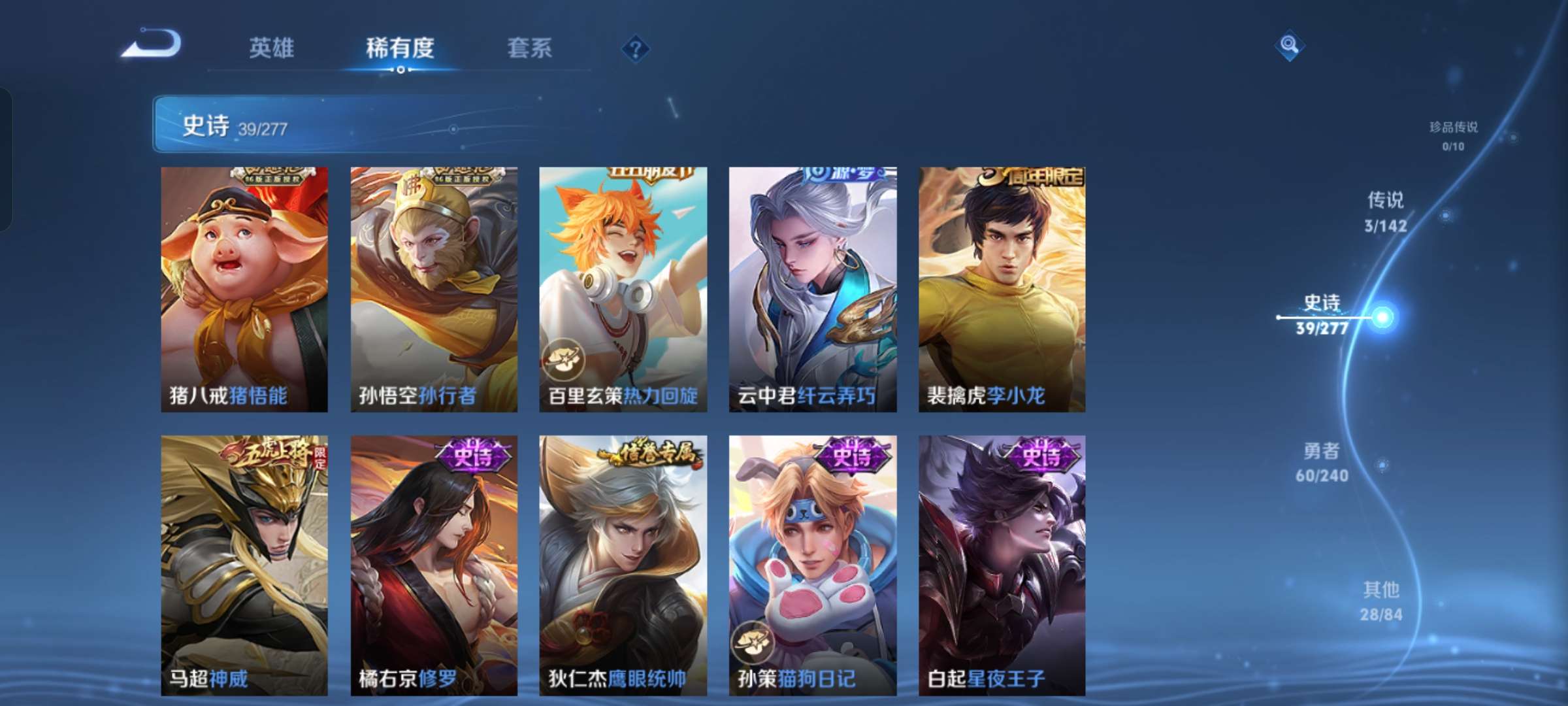Screen dimensions: 1568x706
Task: Switch to the 套系 tab
Action: [530, 49]
